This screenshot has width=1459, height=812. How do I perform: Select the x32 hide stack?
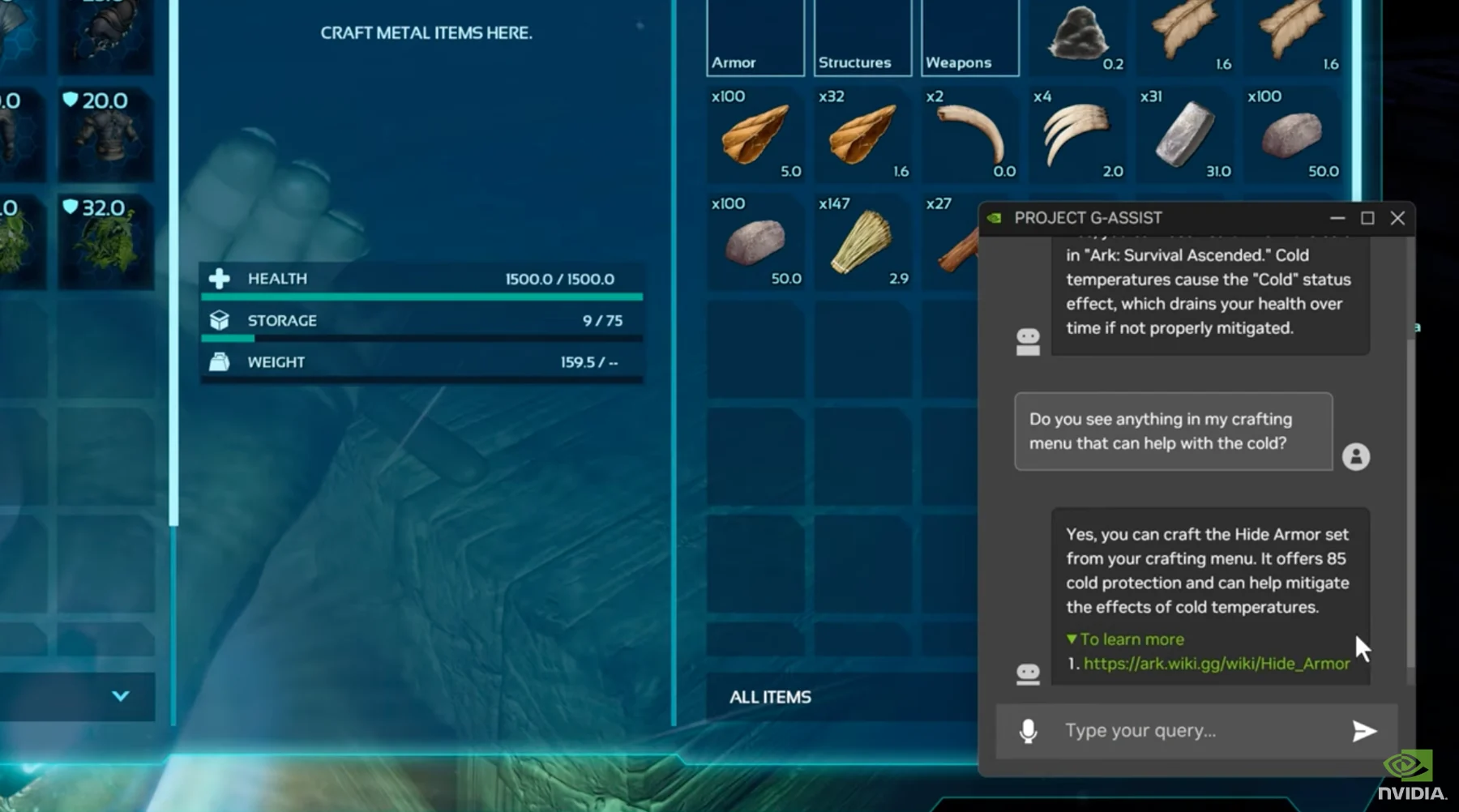click(862, 135)
